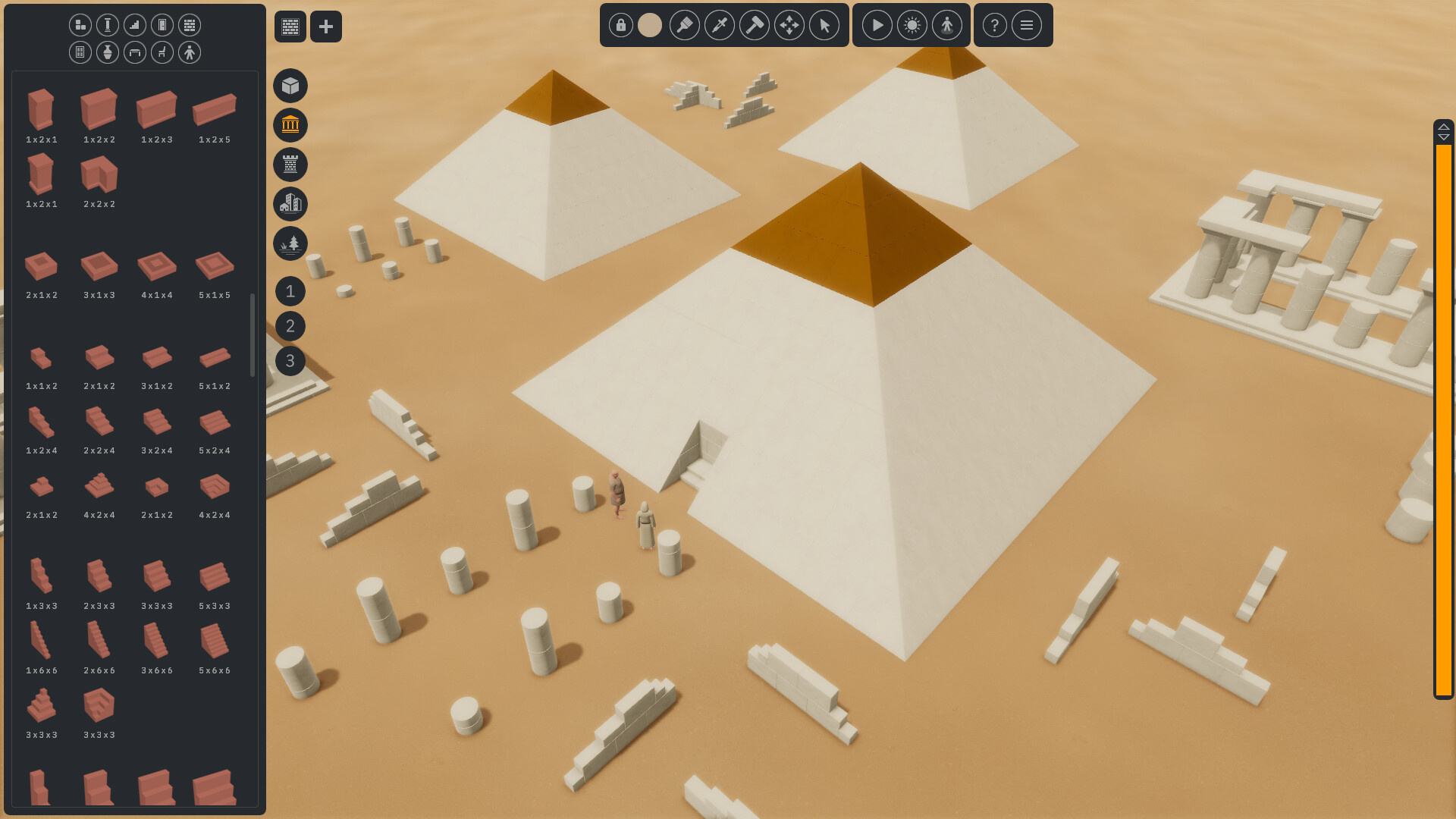Open the hamburger menu
The image size is (1456, 819).
[x=1028, y=25]
